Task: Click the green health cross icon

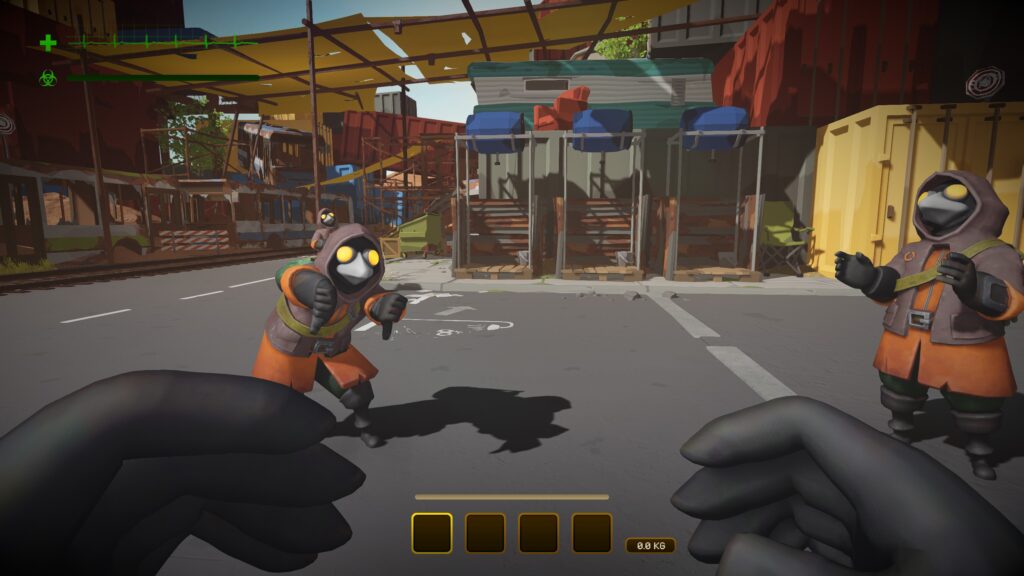Action: (47, 43)
